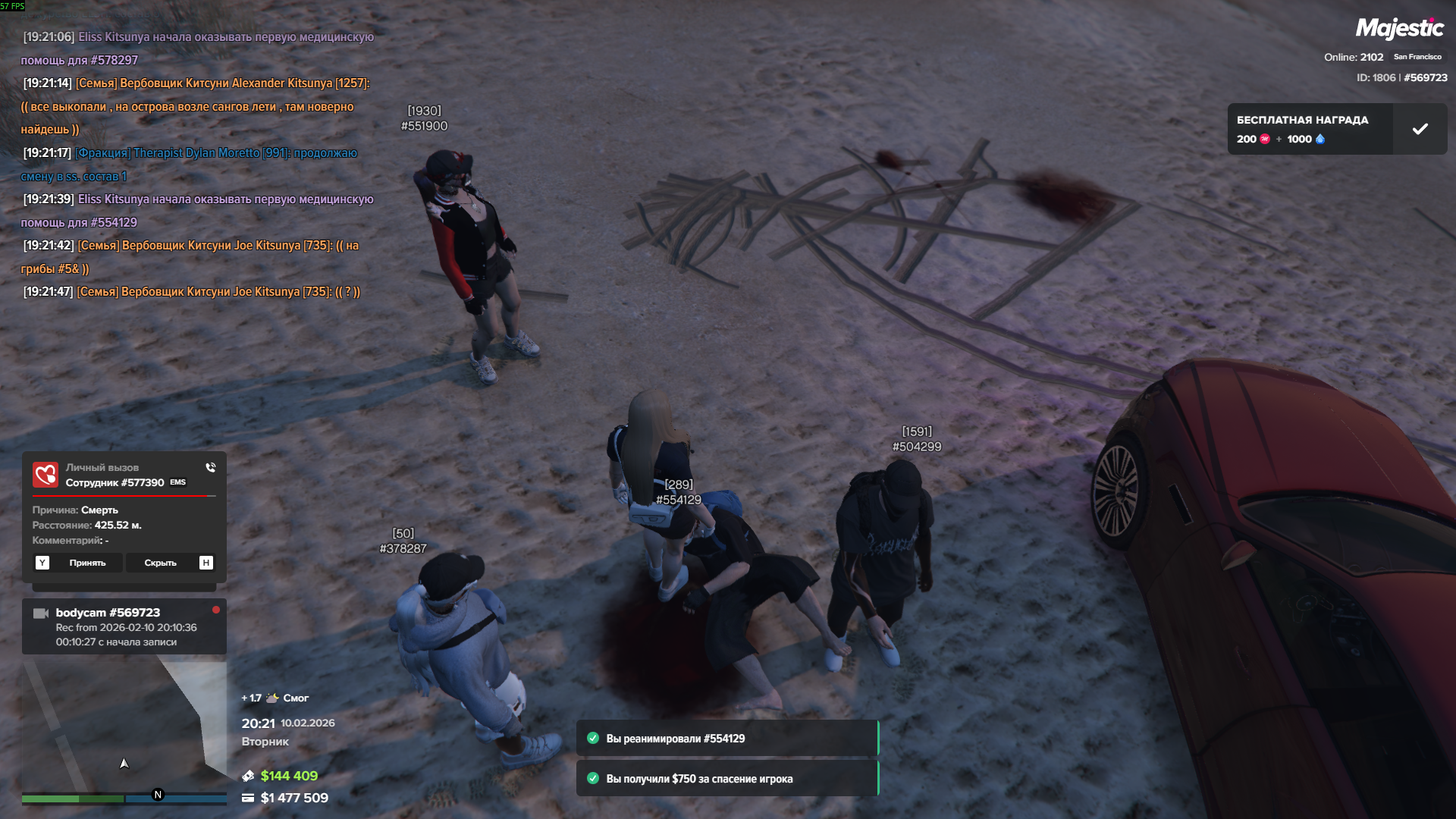Claim the free reward checkmark
This screenshot has width=1456, height=819.
(x=1420, y=129)
